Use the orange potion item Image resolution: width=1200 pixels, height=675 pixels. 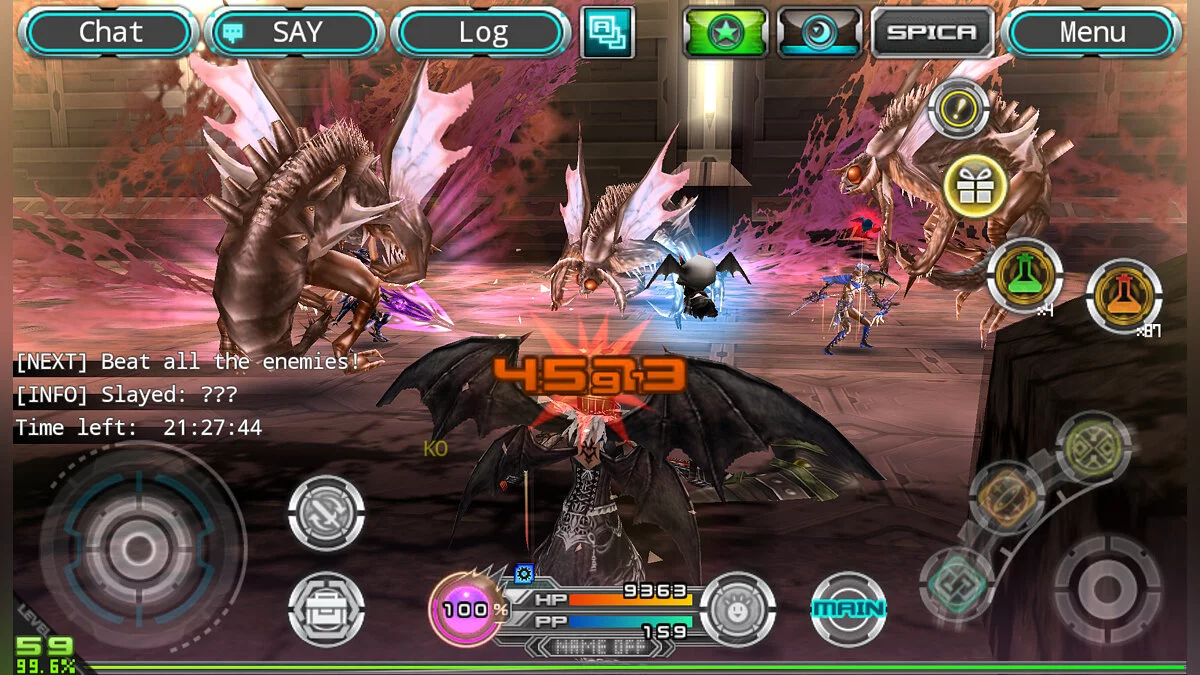pos(1124,296)
